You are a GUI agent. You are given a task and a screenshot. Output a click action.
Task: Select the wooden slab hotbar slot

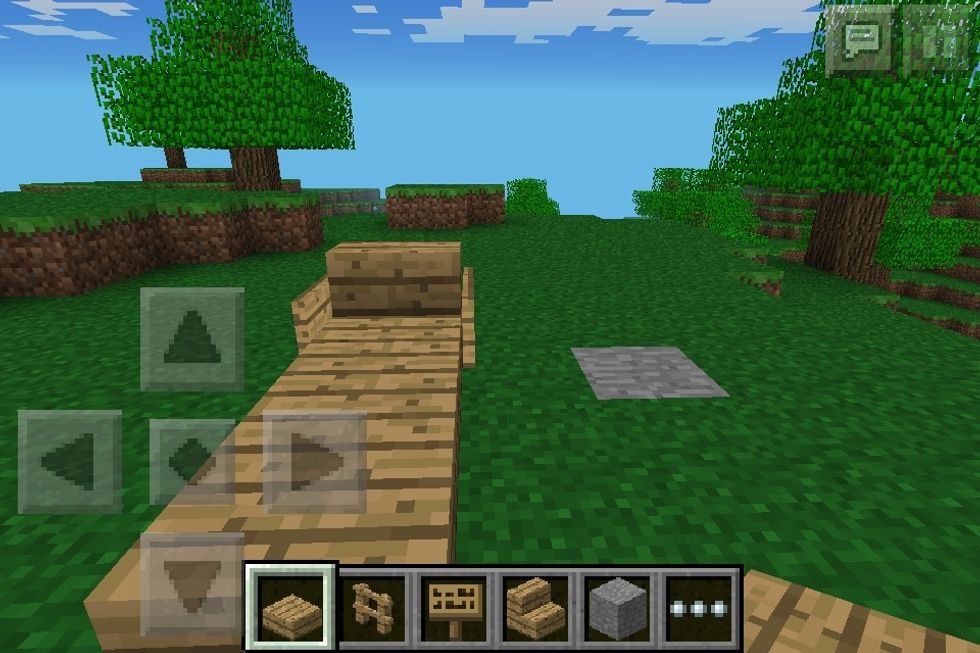click(x=291, y=607)
